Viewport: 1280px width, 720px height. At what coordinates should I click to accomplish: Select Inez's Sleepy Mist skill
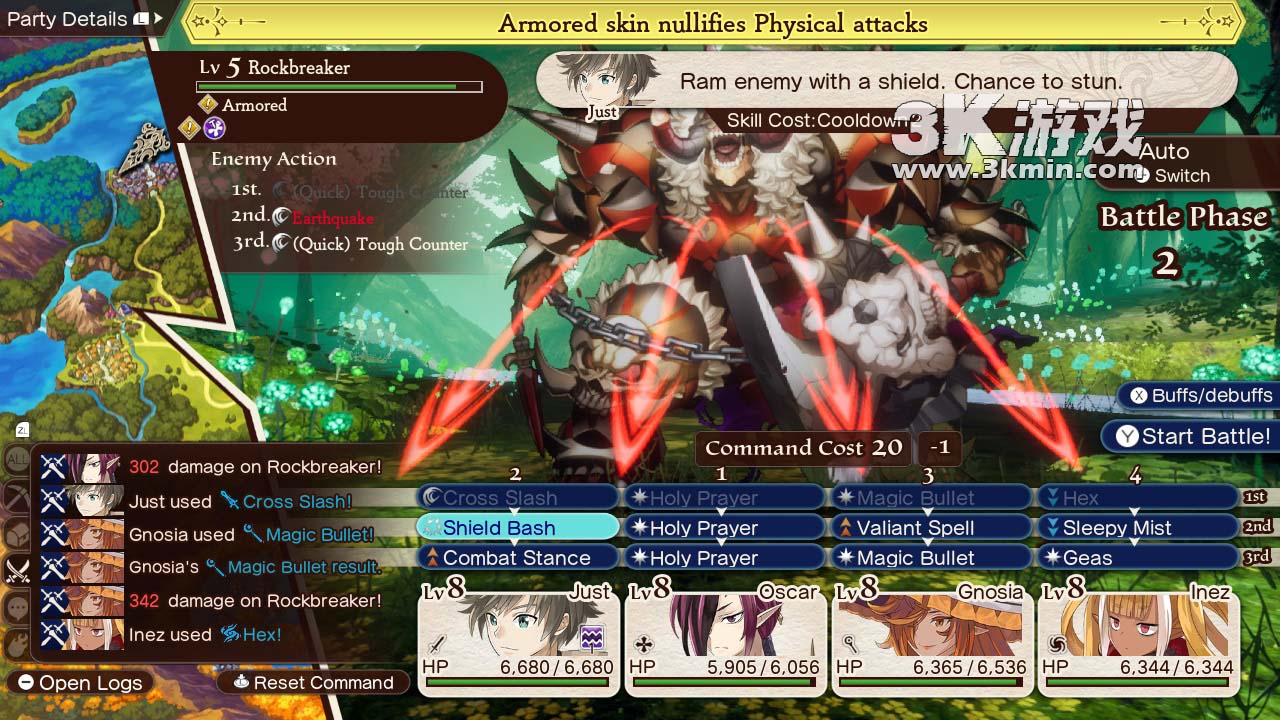(x=1137, y=528)
